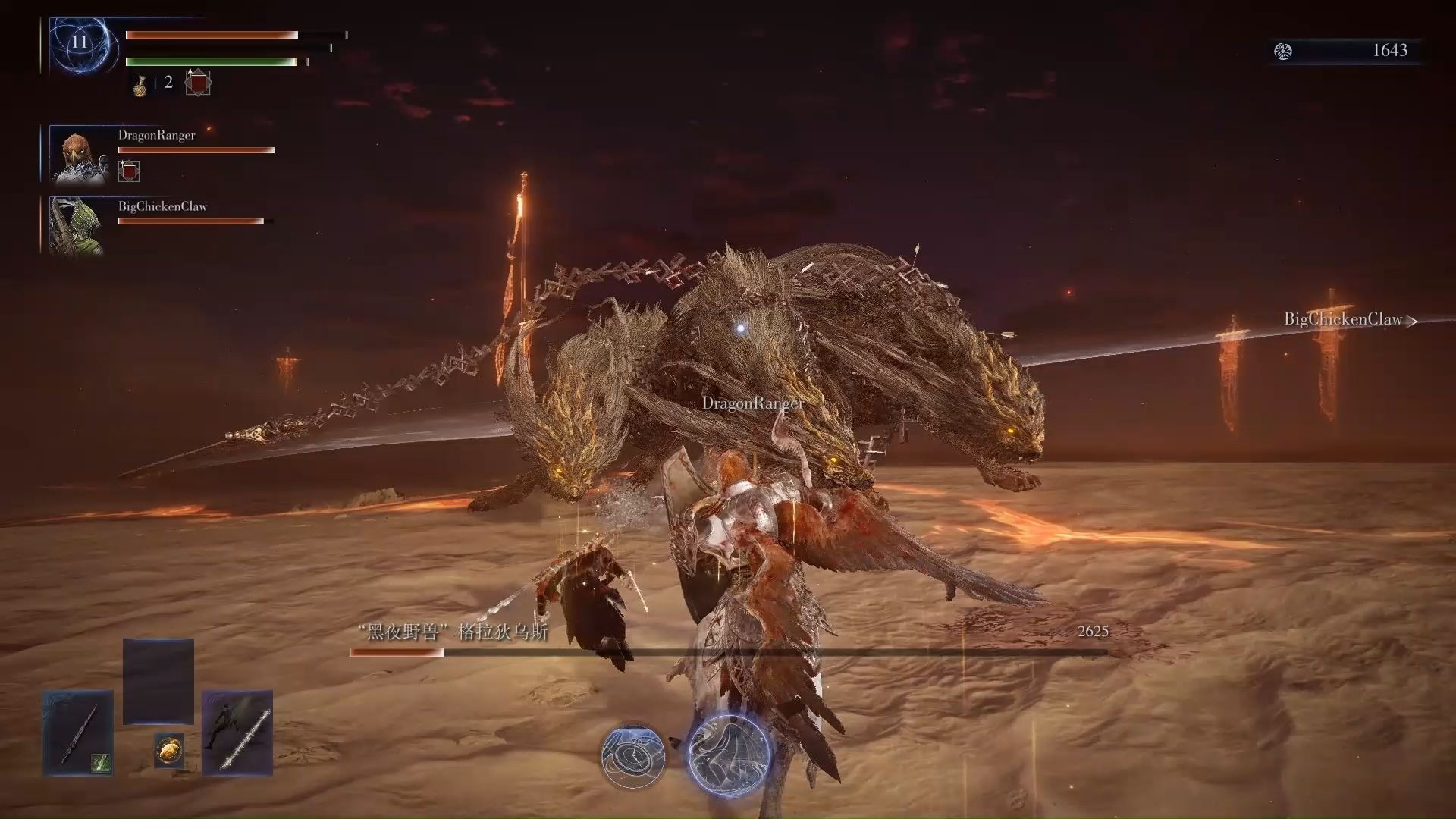Select the right-hand glowing sword weapon slot
The image size is (1456, 819).
point(237,733)
